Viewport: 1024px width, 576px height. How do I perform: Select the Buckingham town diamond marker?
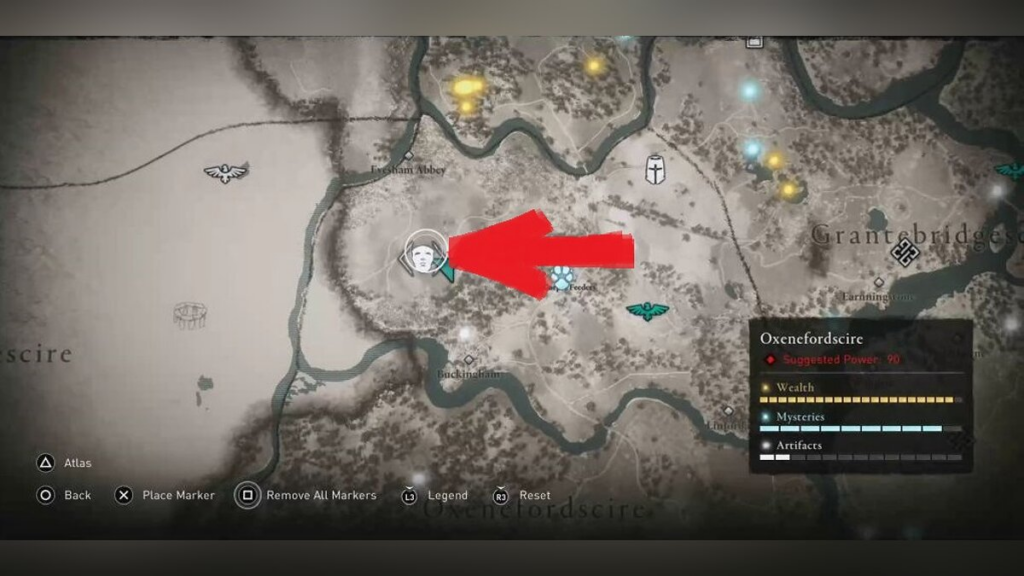point(468,360)
